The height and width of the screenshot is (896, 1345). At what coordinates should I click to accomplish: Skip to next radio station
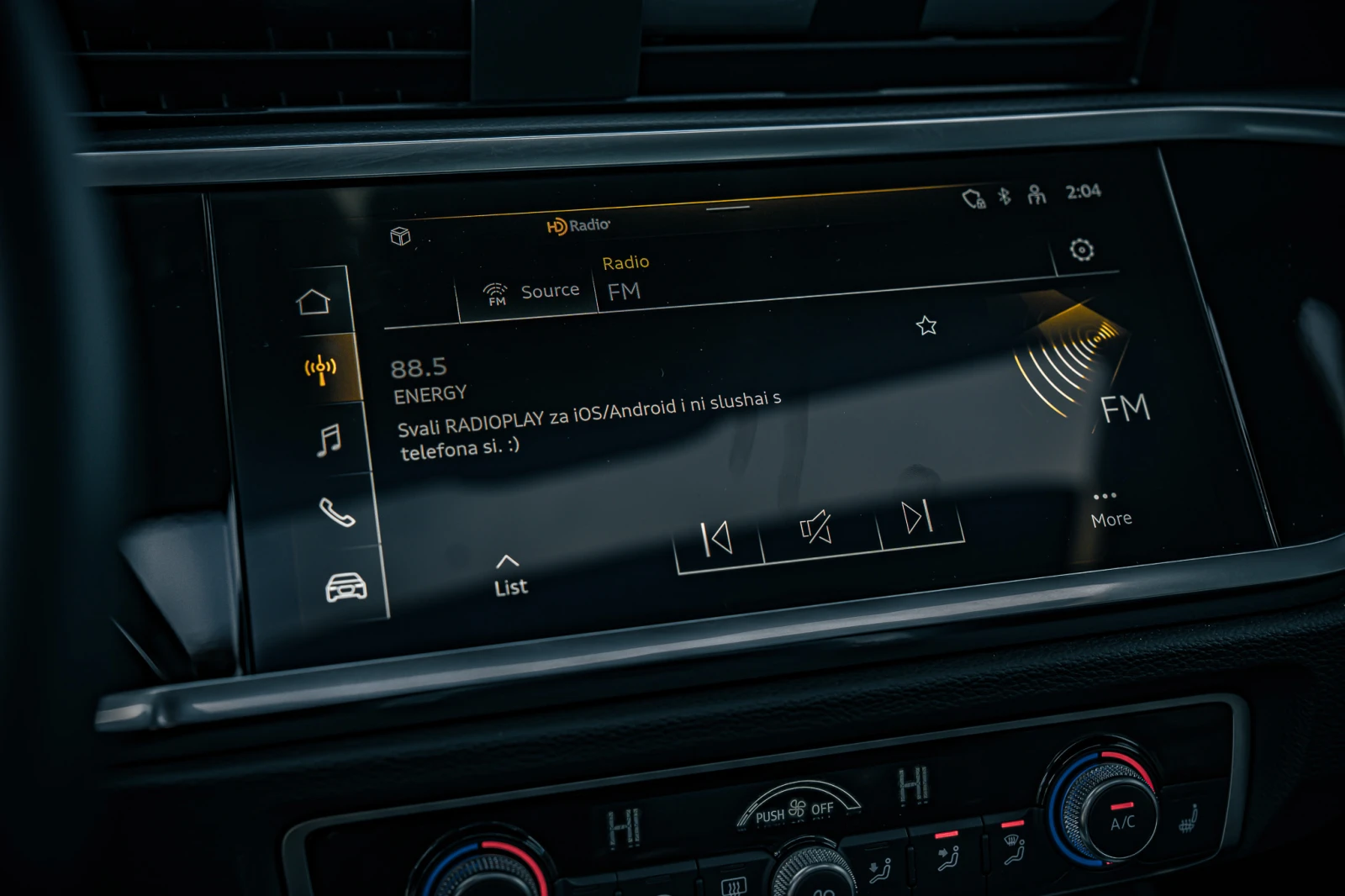coord(917,517)
